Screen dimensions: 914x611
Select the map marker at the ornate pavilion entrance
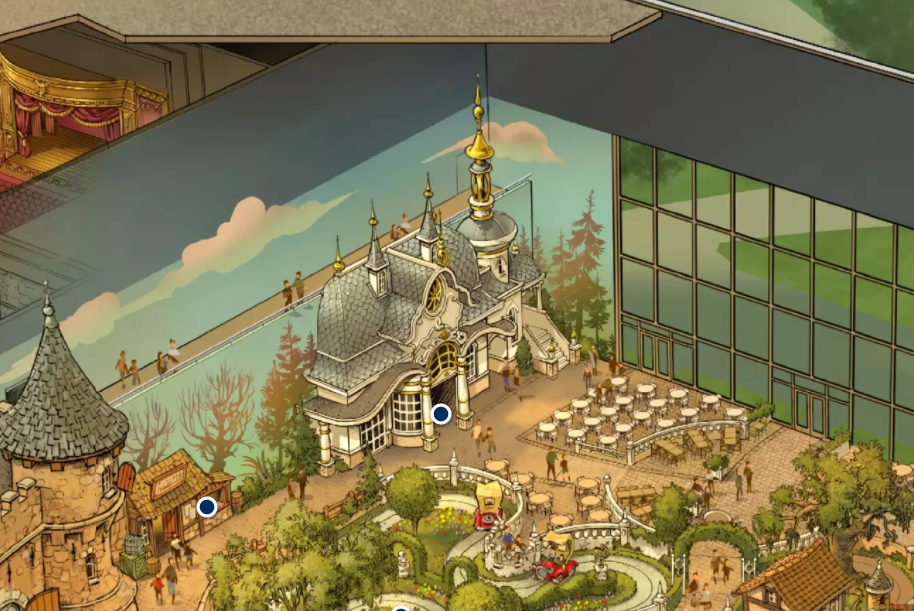click(440, 413)
